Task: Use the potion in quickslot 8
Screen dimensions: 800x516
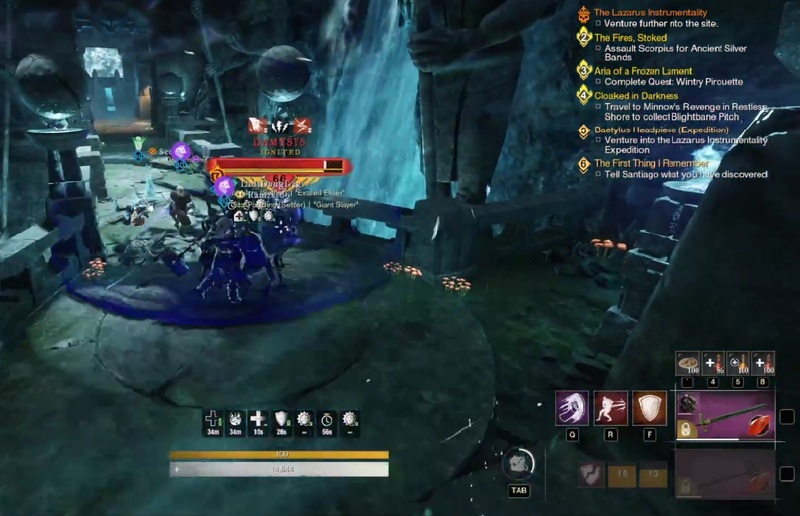Action: tap(763, 363)
